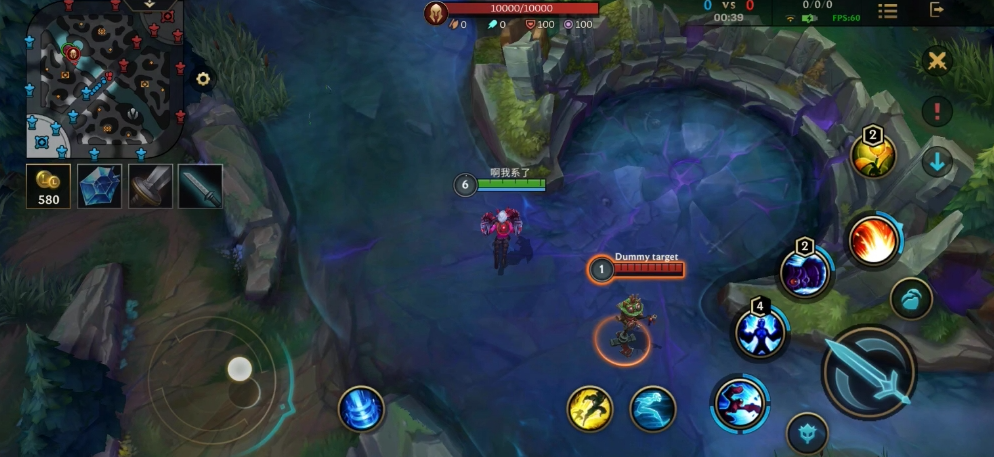Image resolution: width=994 pixels, height=457 pixels.
Task: Tap the large sword basic attack button
Action: coord(868,372)
